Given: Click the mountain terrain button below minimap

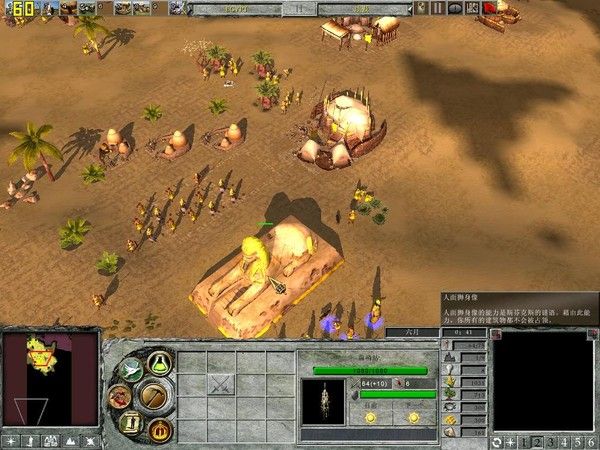Looking at the screenshot, I should click(70, 440).
